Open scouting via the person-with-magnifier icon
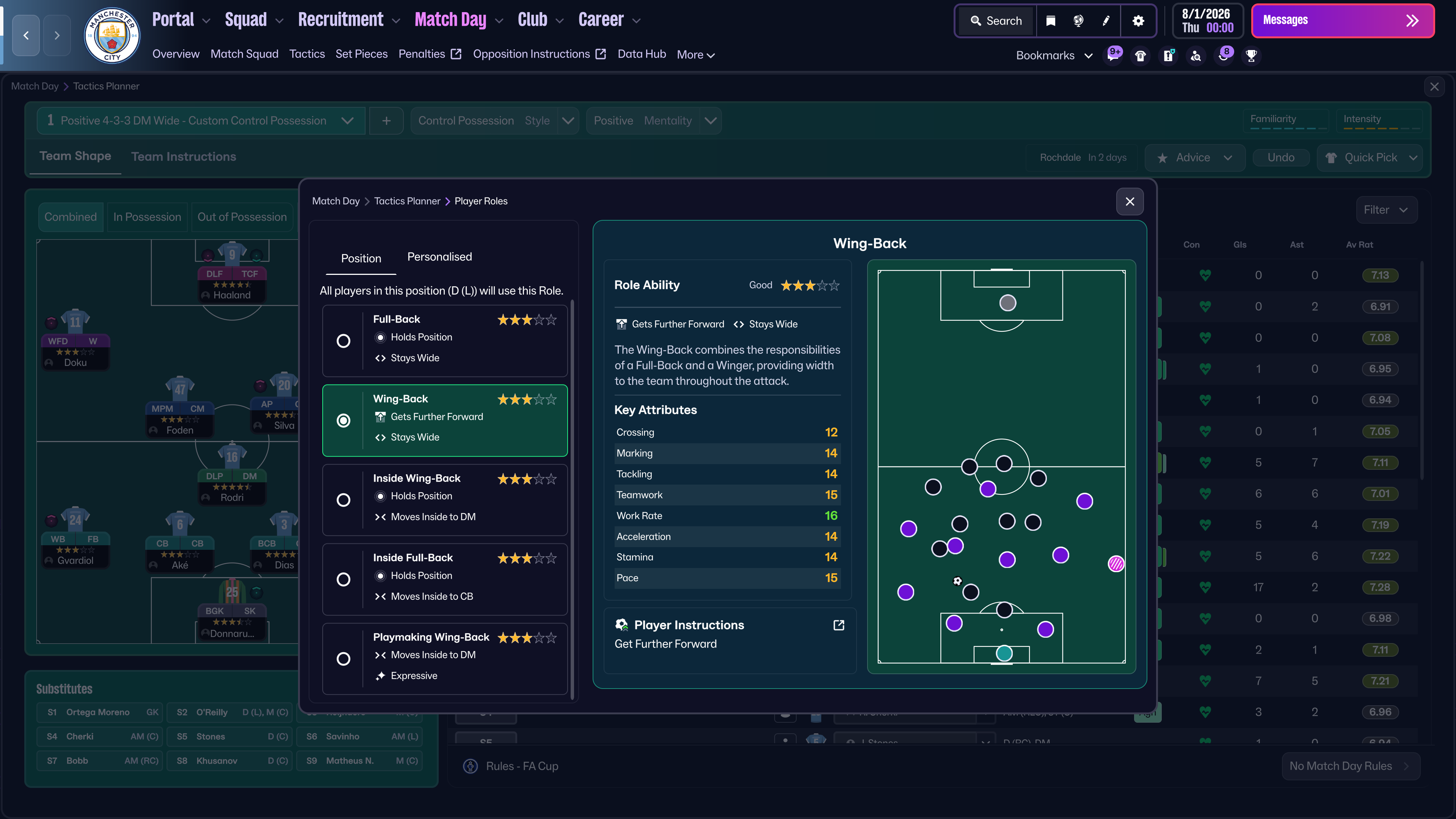The width and height of the screenshot is (1456, 819). [x=1196, y=55]
